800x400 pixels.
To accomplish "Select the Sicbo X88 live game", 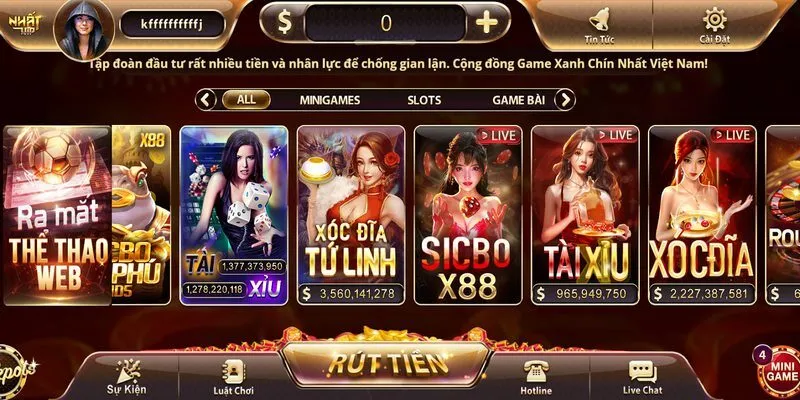I will click(x=468, y=215).
